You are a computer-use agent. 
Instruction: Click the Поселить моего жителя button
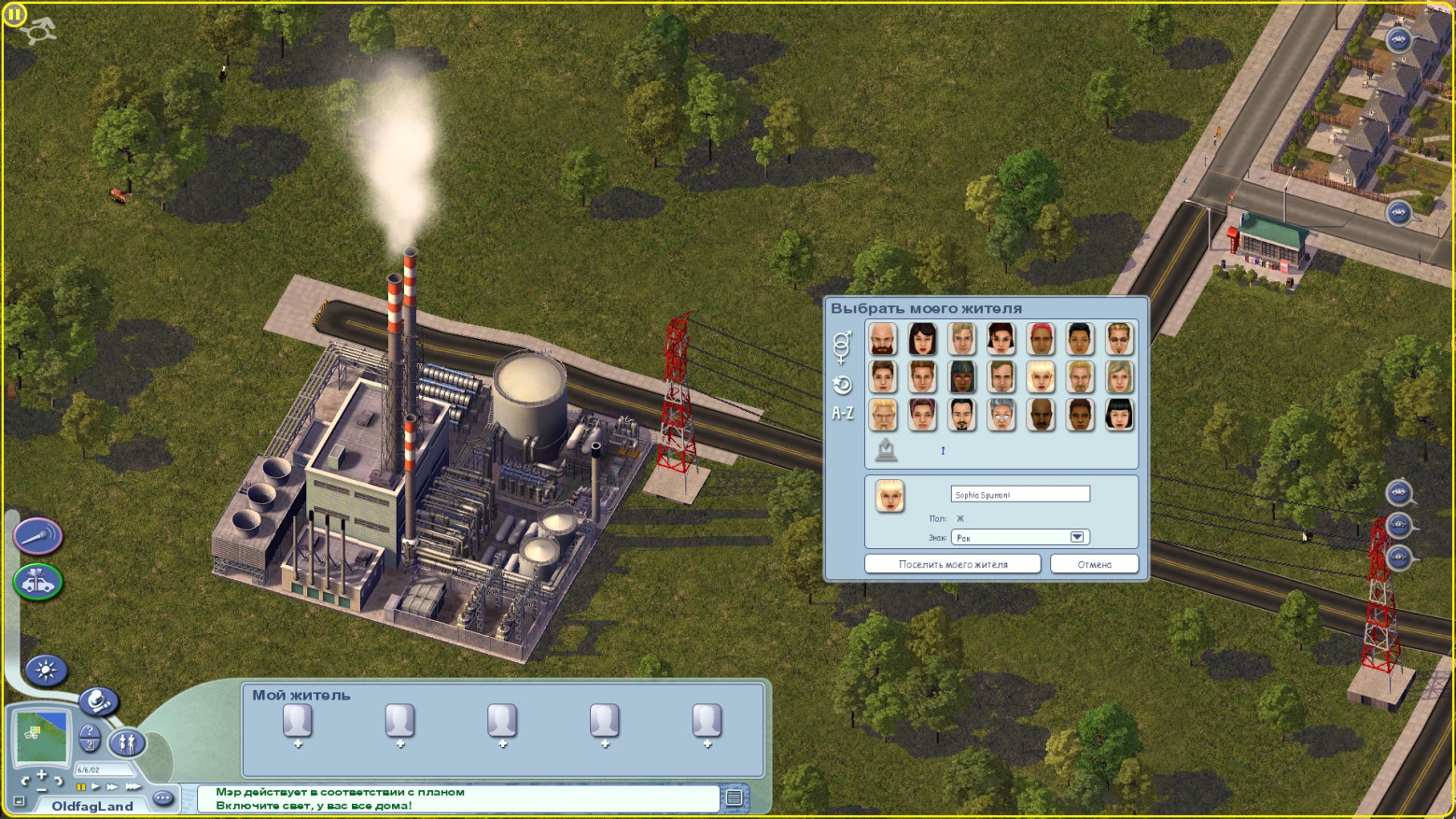pyautogui.click(x=953, y=563)
